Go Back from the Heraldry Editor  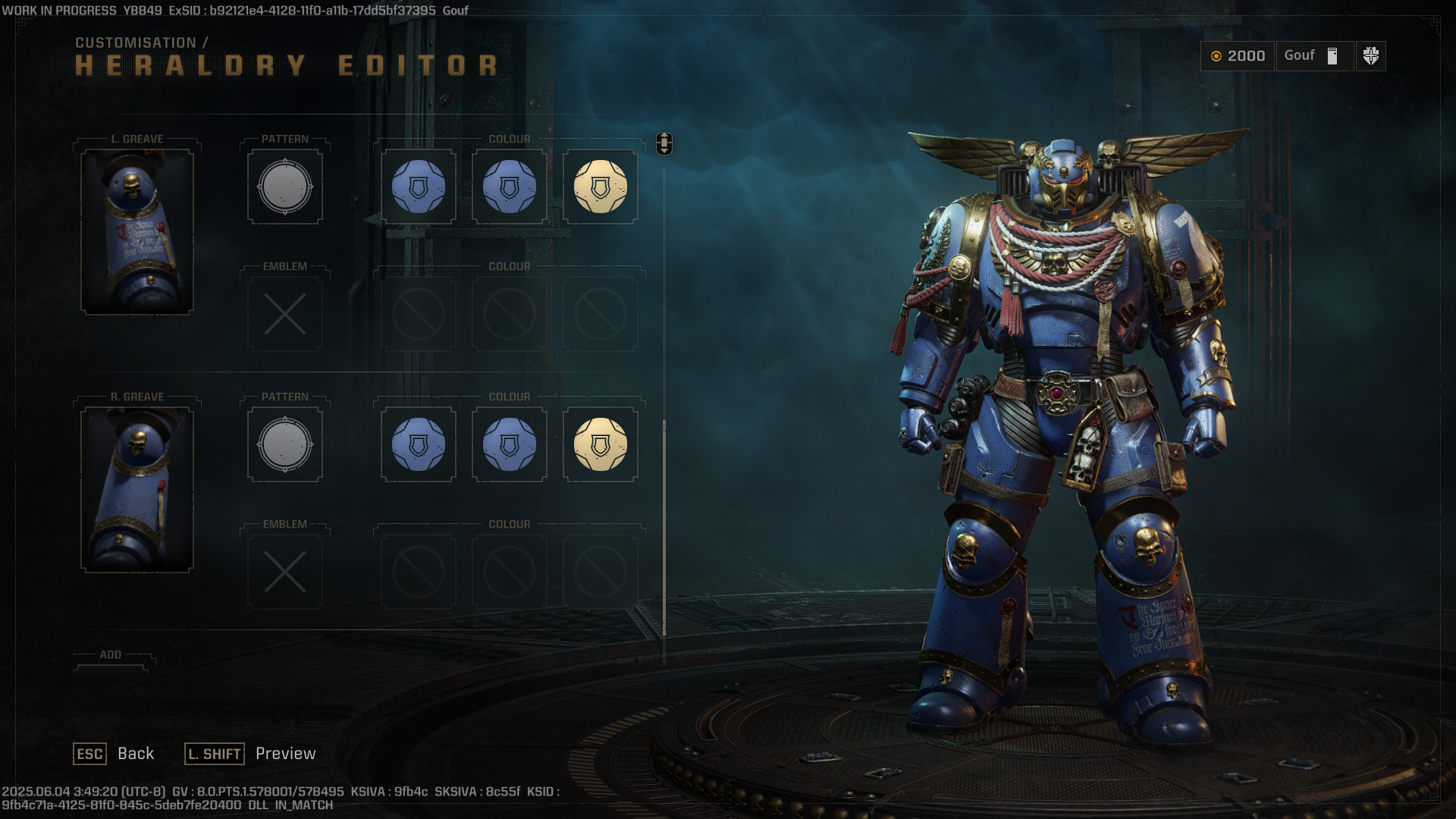114,754
